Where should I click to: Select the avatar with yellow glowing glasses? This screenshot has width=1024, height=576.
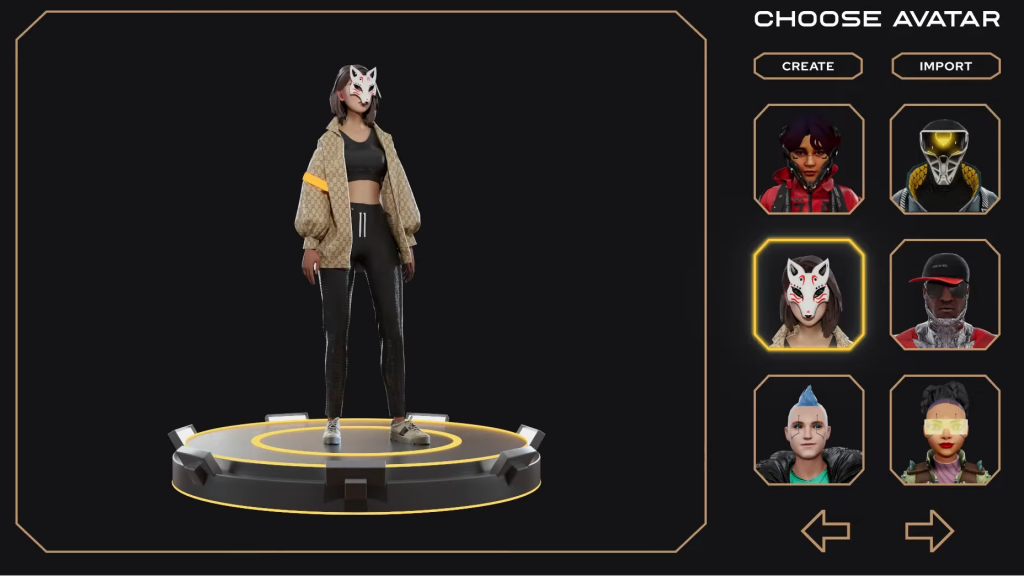(945, 430)
